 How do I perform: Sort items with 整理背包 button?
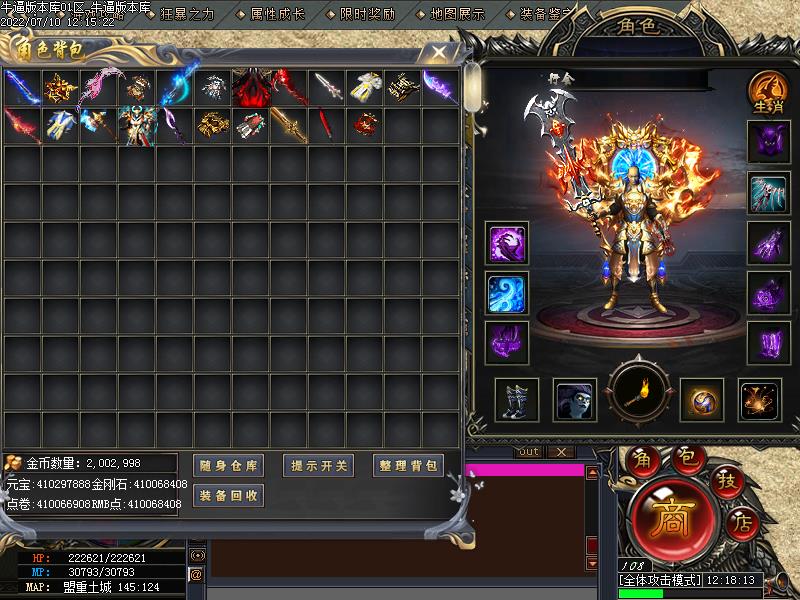pos(409,465)
